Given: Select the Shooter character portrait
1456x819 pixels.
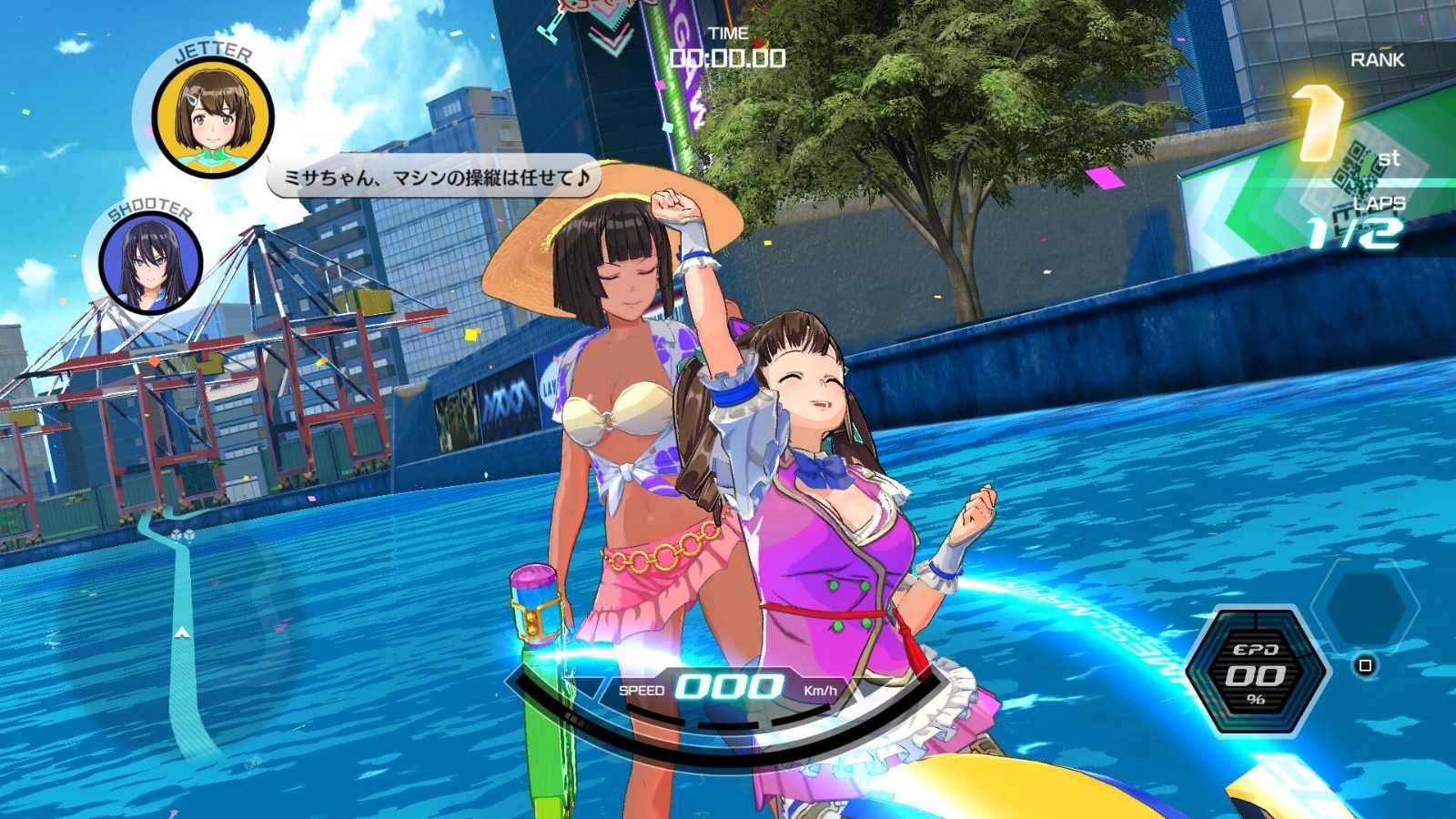Looking at the screenshot, I should click(x=150, y=264).
